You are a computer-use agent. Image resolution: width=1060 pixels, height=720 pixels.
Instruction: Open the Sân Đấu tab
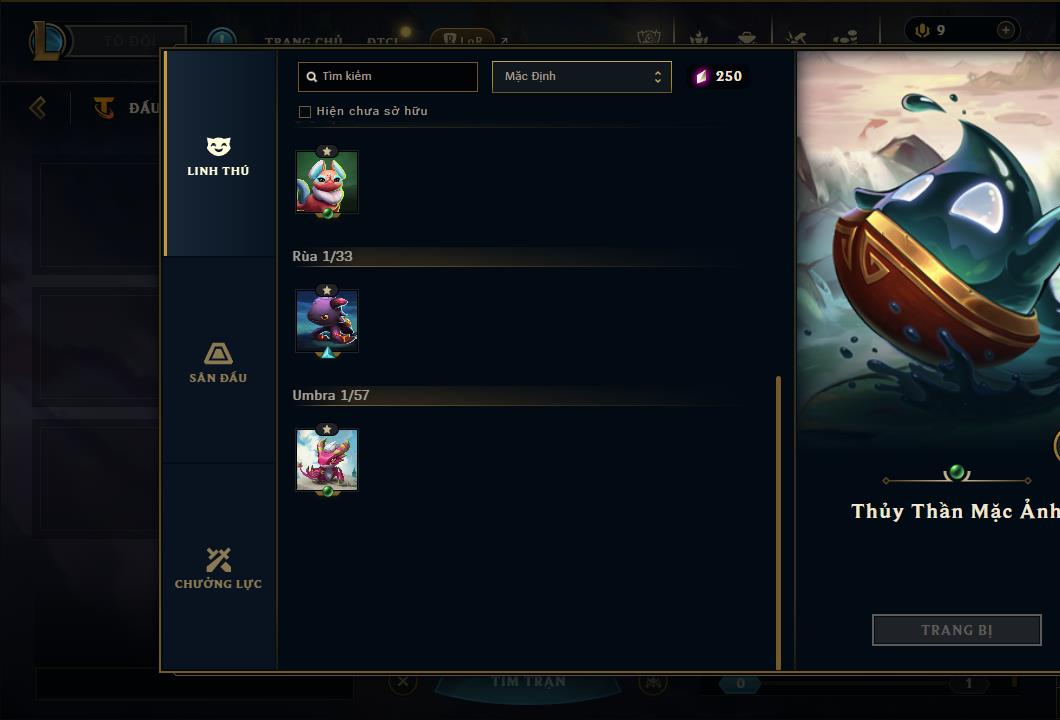coord(218,363)
